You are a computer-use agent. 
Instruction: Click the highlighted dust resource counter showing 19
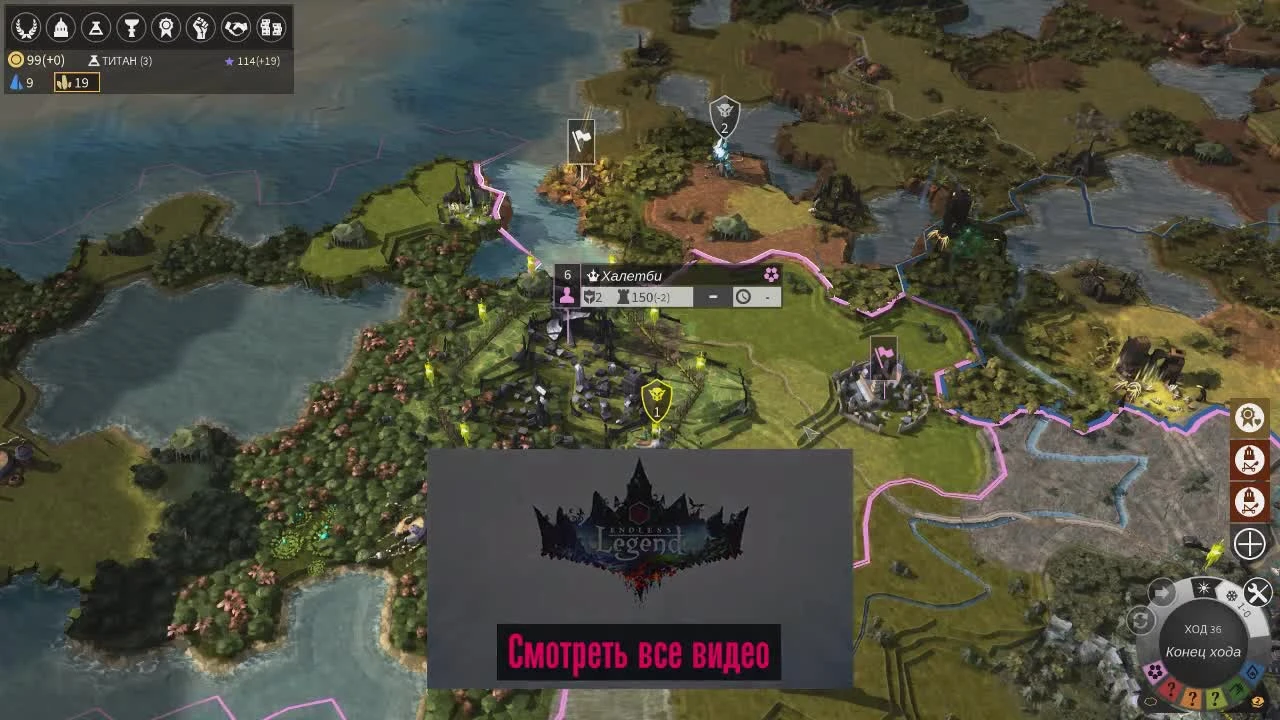pyautogui.click(x=77, y=83)
